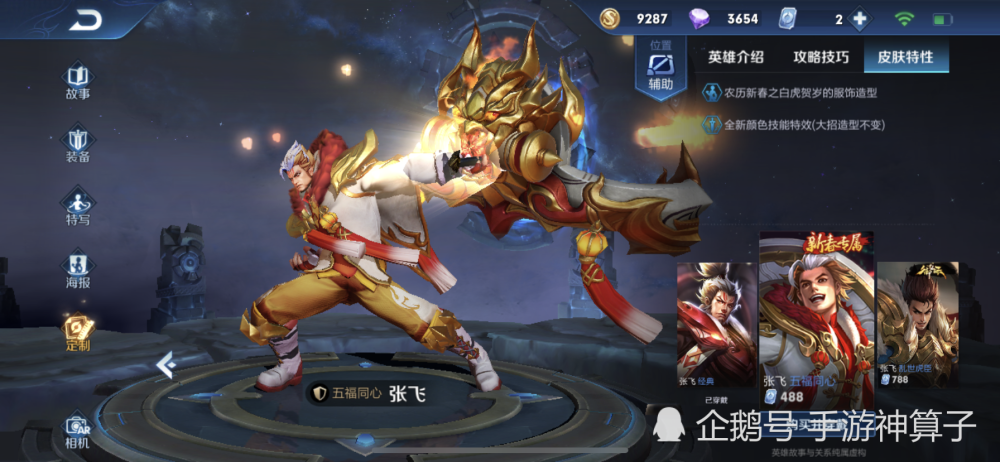Select the 皮肤特性 tab
The image size is (1000, 462).
tap(905, 57)
